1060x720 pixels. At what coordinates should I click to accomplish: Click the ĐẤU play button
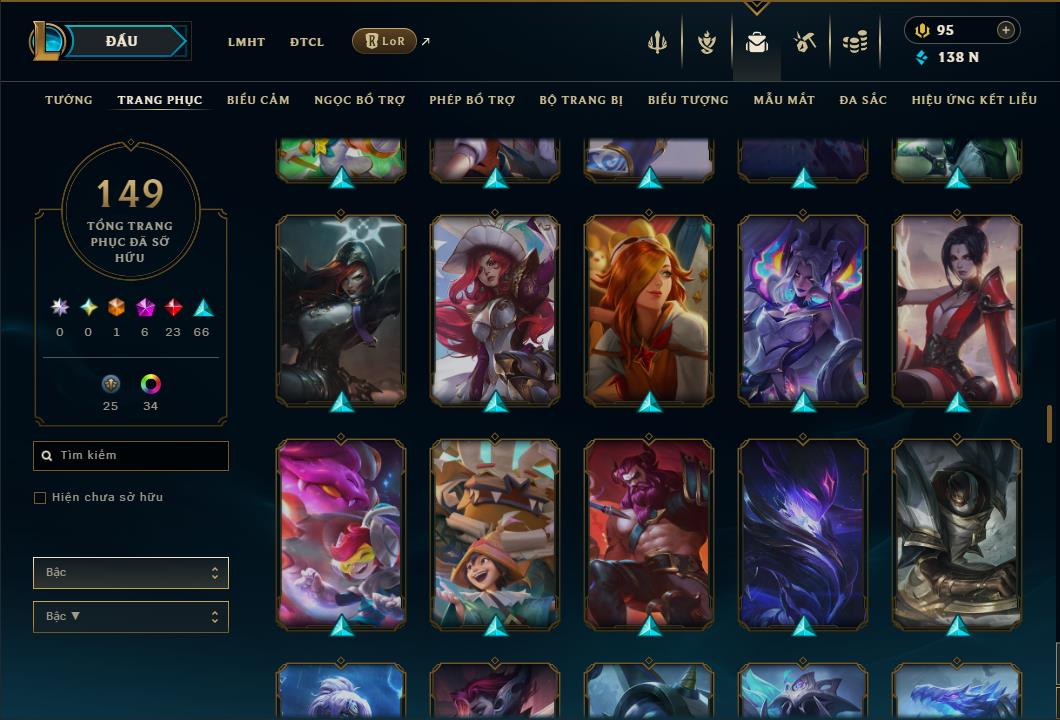122,41
